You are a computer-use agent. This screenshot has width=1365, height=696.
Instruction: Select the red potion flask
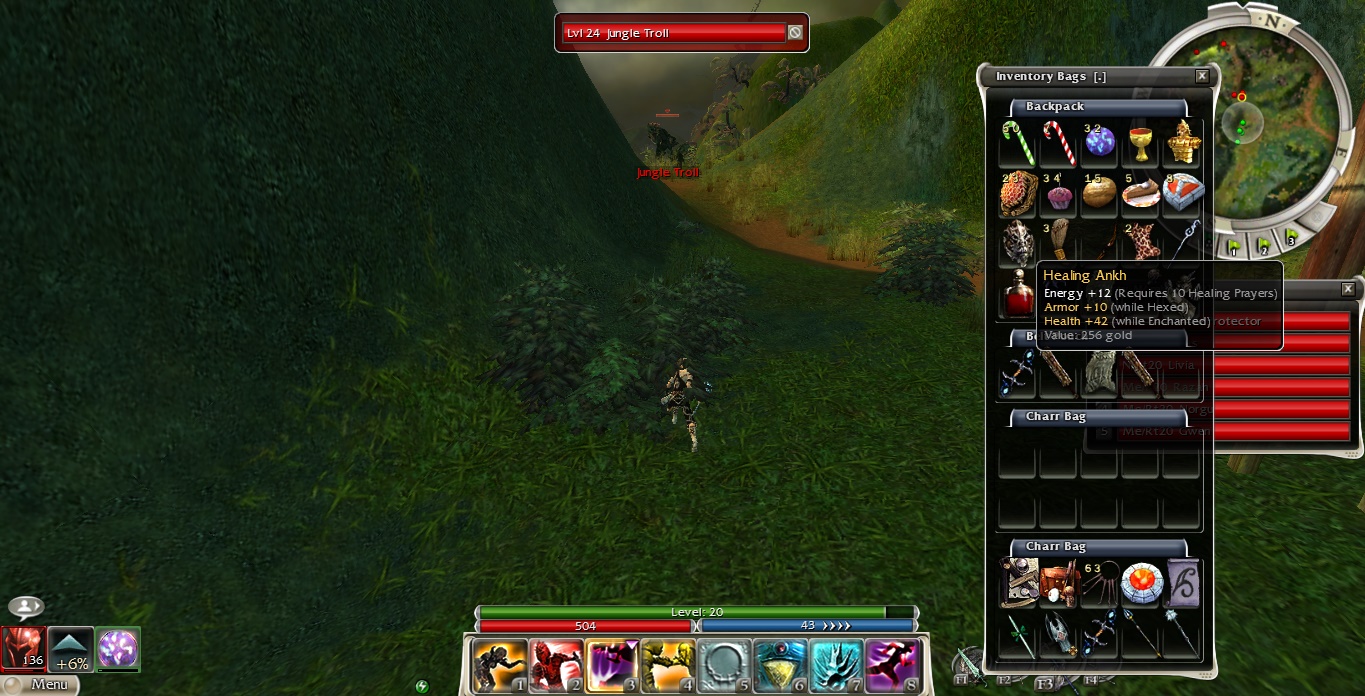pos(1019,296)
